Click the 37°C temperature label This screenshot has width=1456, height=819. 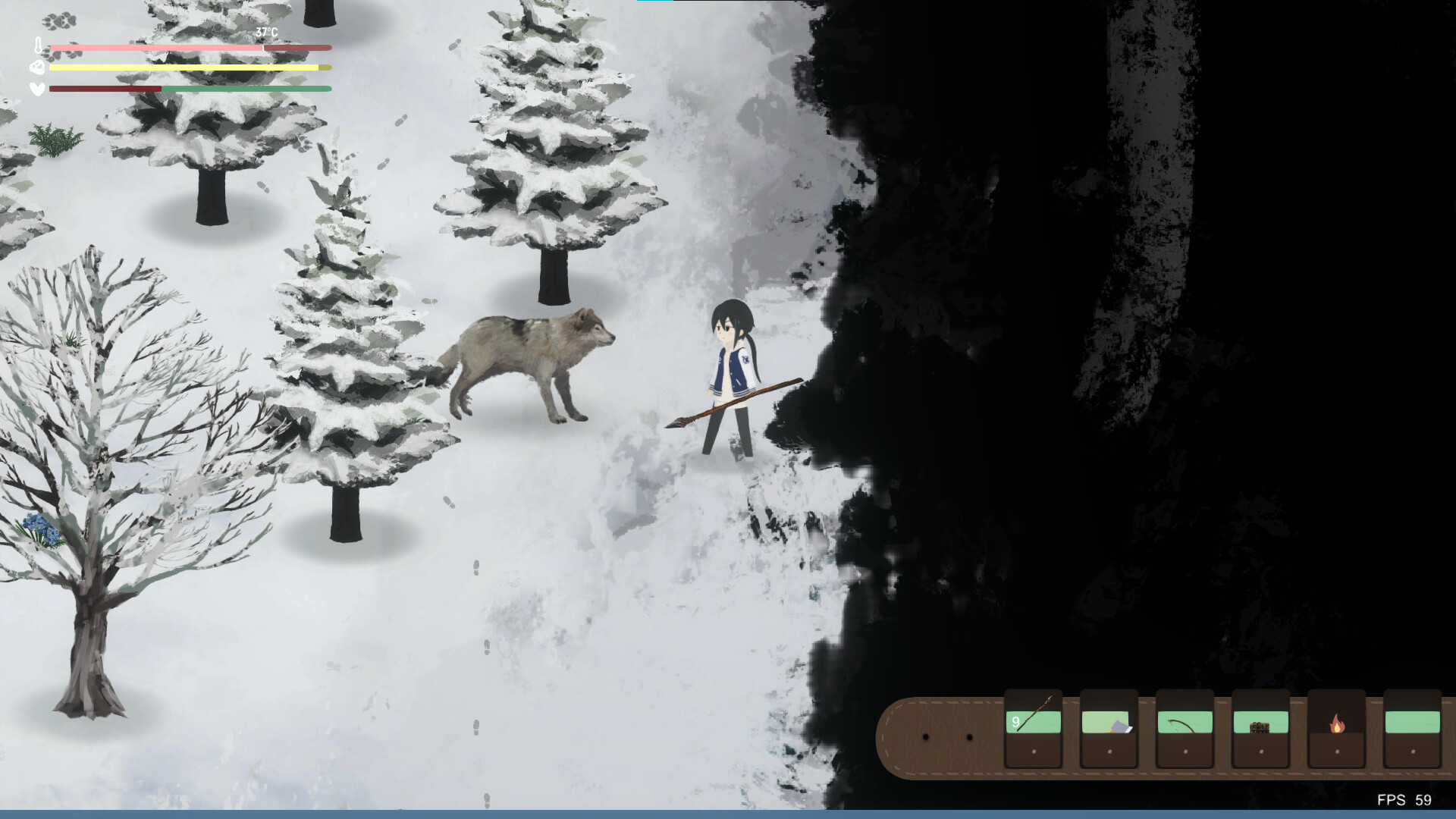(265, 32)
